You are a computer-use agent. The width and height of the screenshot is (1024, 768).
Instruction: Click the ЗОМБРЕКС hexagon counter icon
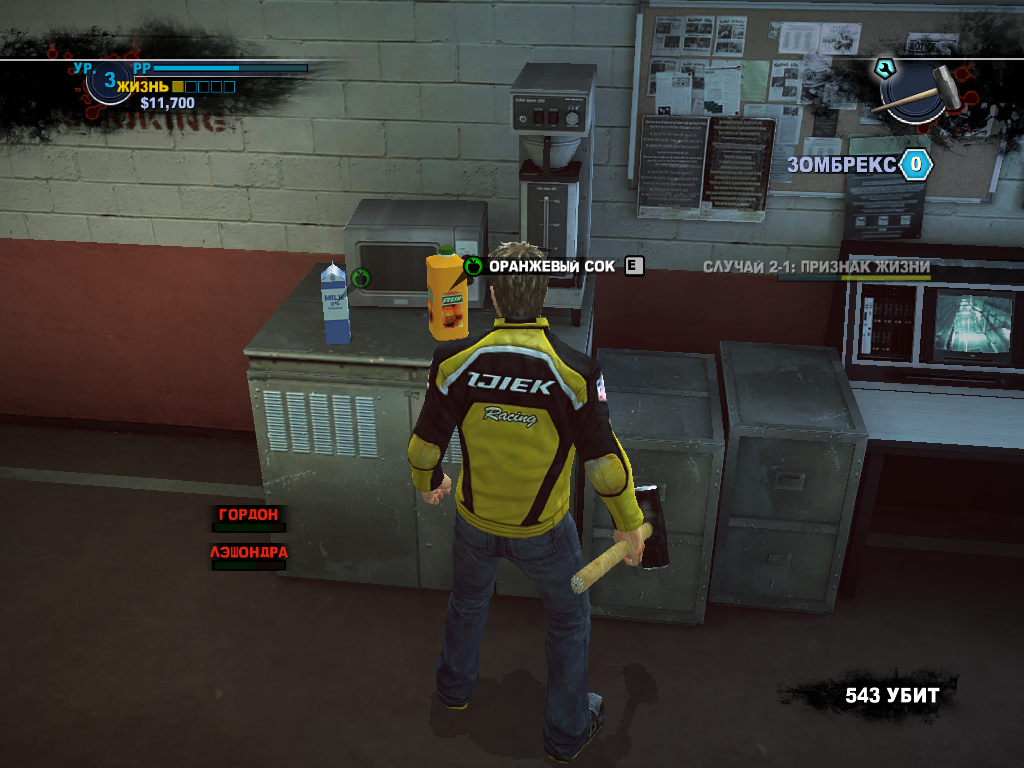[914, 165]
